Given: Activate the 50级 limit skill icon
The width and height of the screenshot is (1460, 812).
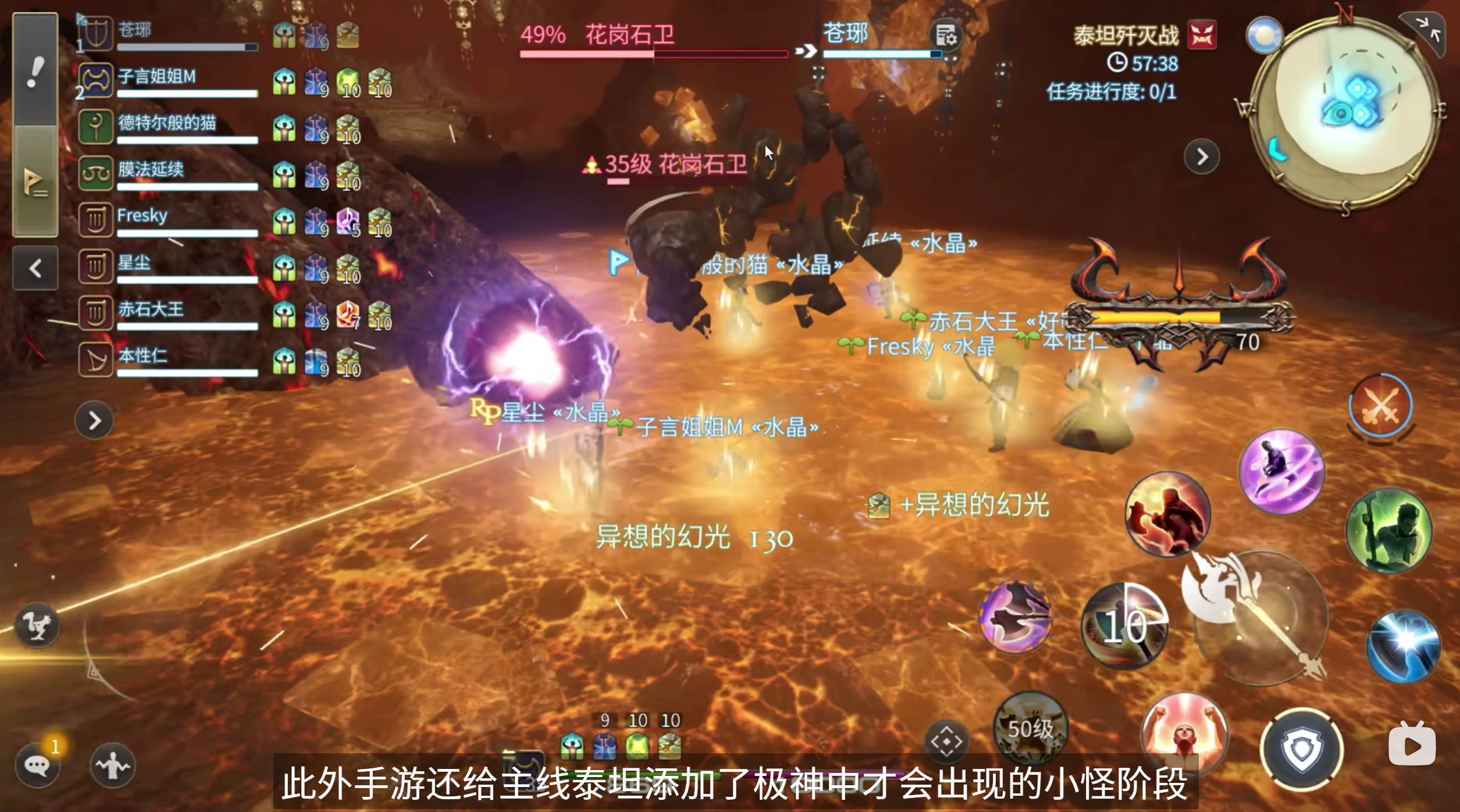Looking at the screenshot, I should click(x=1030, y=727).
